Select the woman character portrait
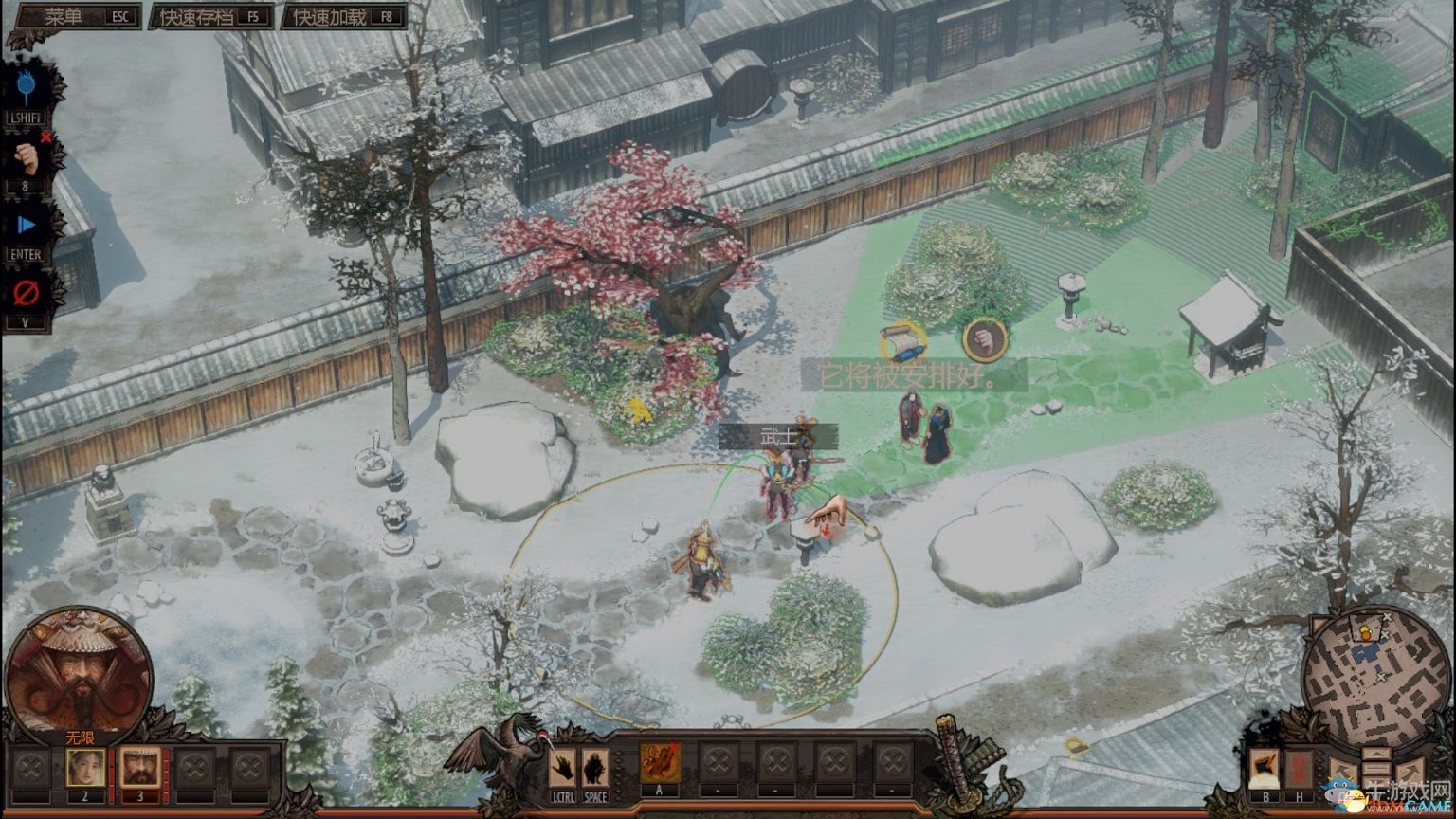 click(x=85, y=767)
